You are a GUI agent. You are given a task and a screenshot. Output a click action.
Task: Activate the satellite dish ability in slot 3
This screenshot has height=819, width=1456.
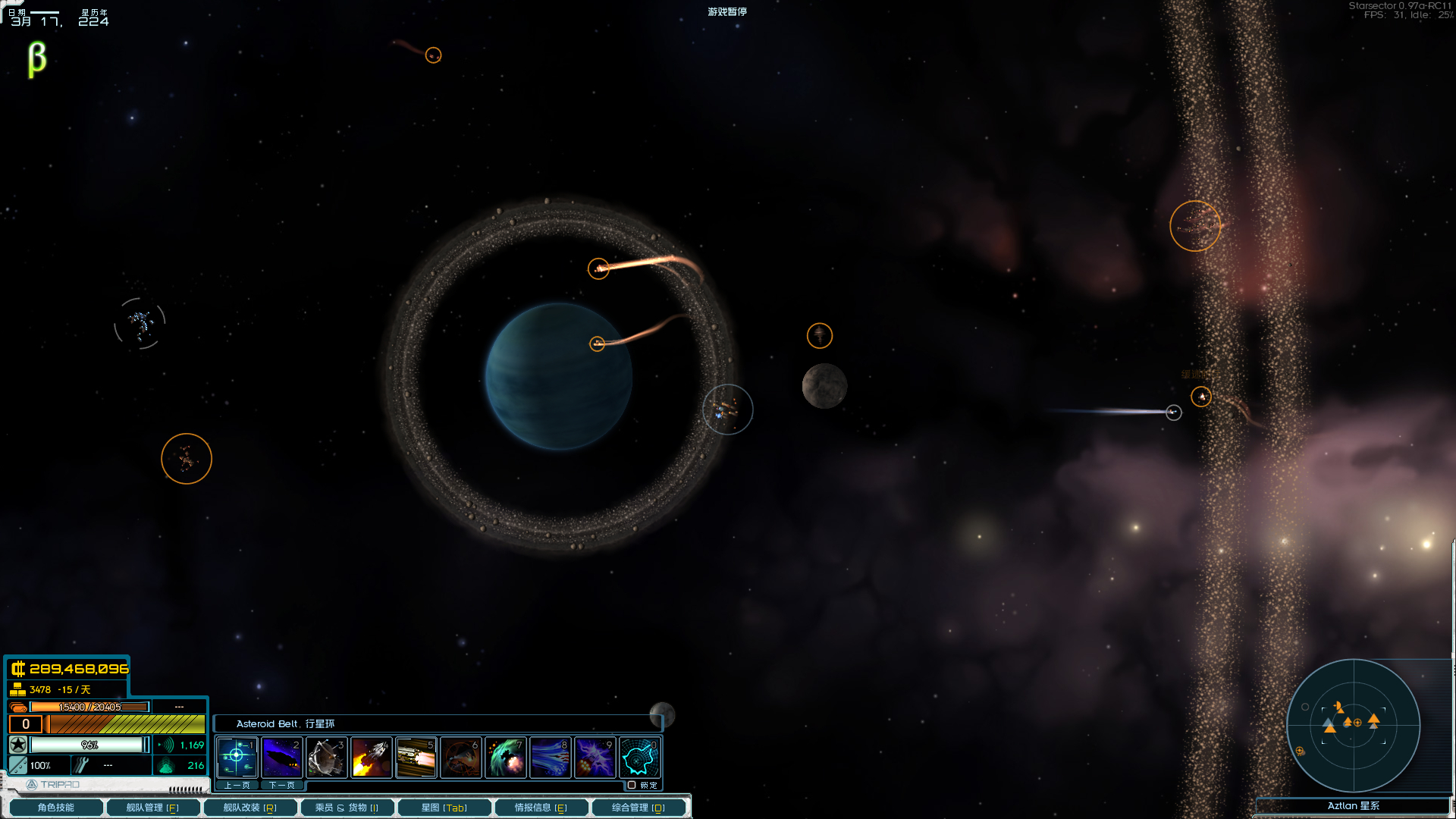[326, 757]
